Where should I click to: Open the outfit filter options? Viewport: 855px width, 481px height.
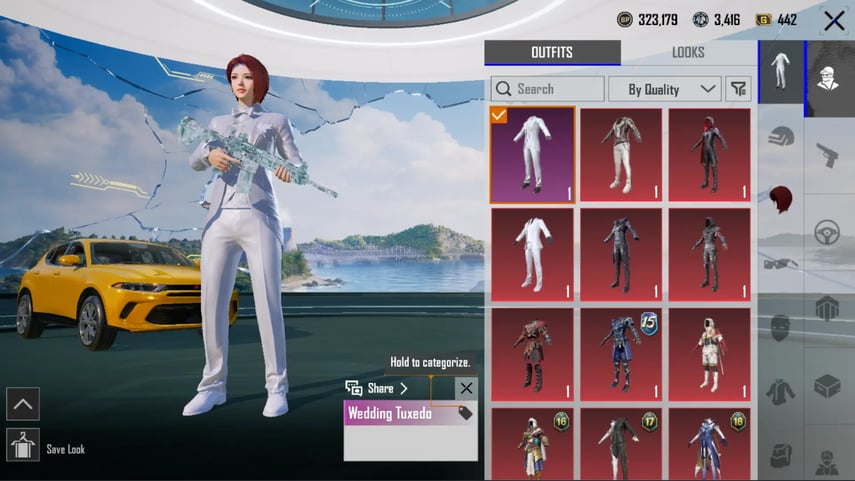coord(739,89)
